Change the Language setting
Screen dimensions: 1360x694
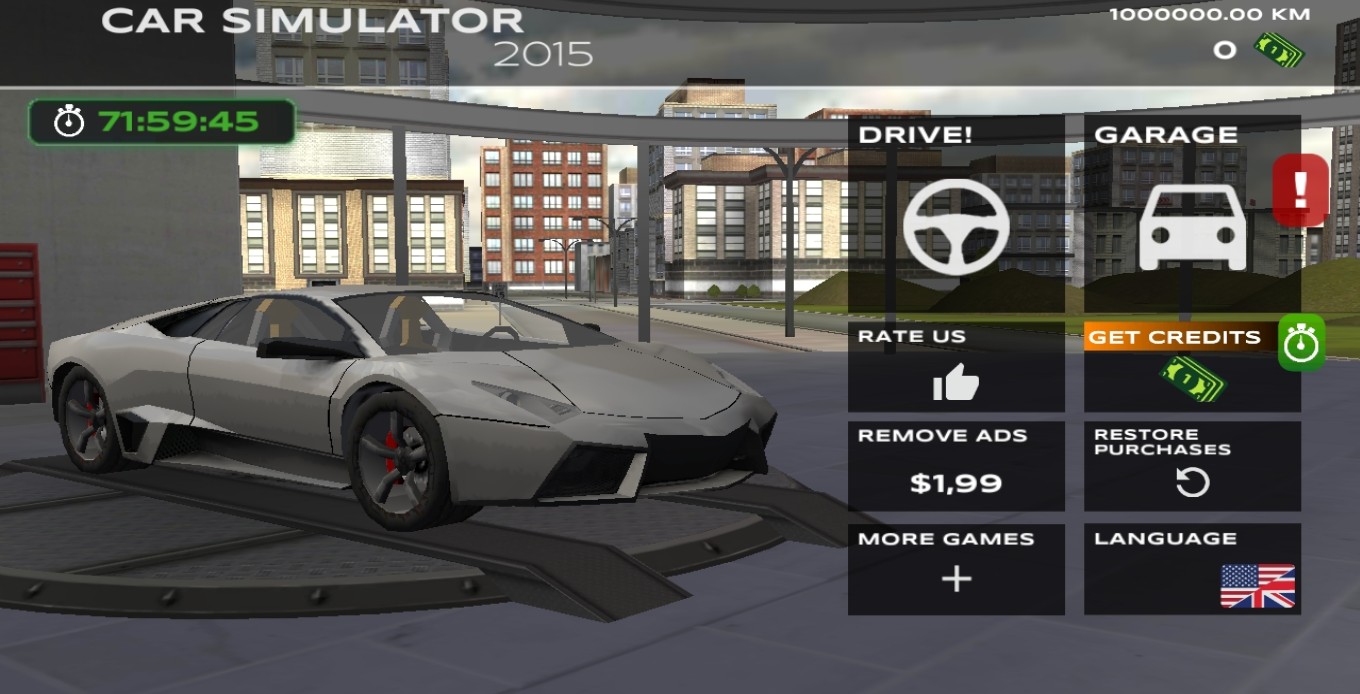tap(1192, 568)
